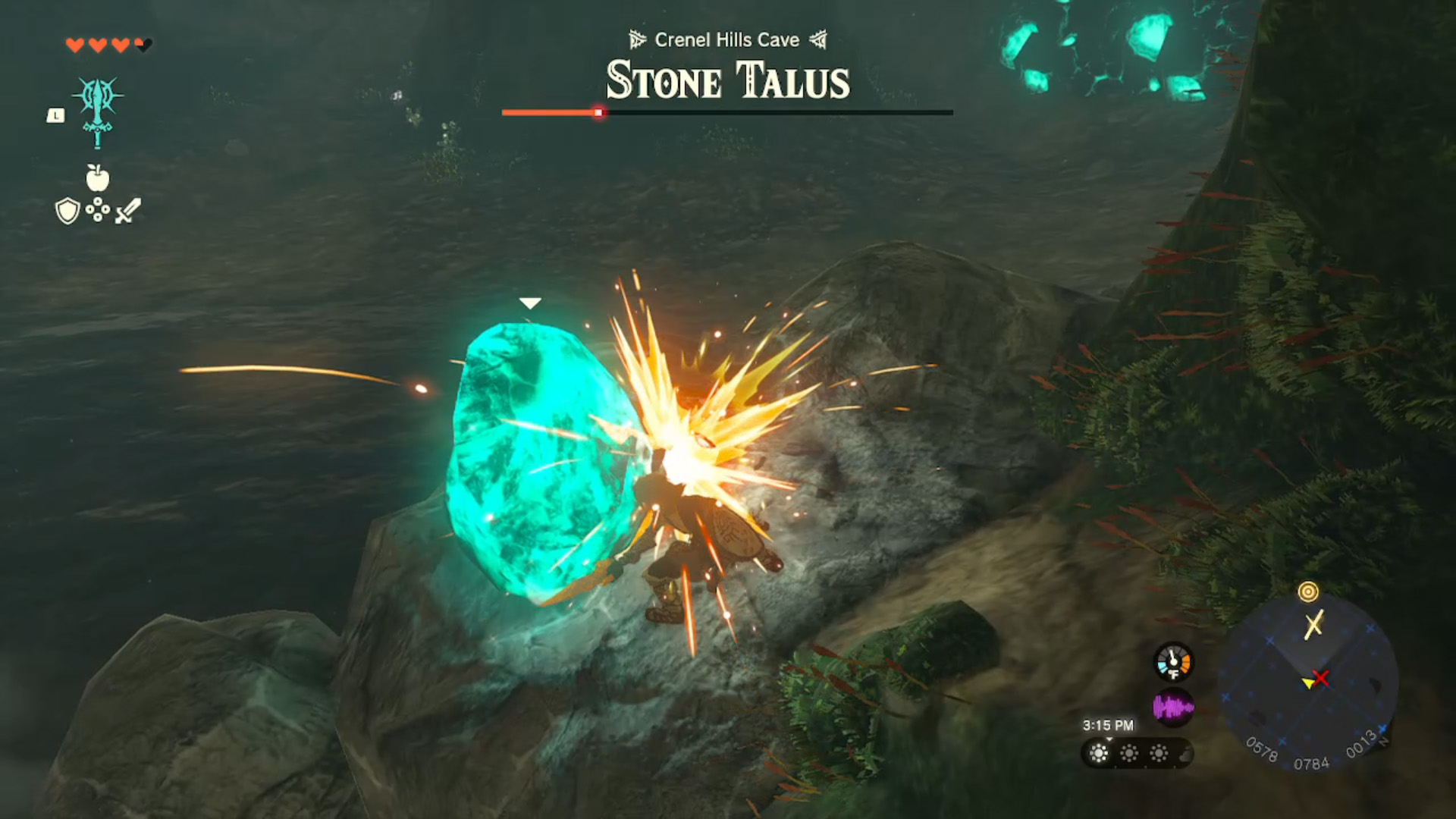The image size is (1456, 819).
Task: Click the partially depleted fourth heart
Action: point(141,45)
